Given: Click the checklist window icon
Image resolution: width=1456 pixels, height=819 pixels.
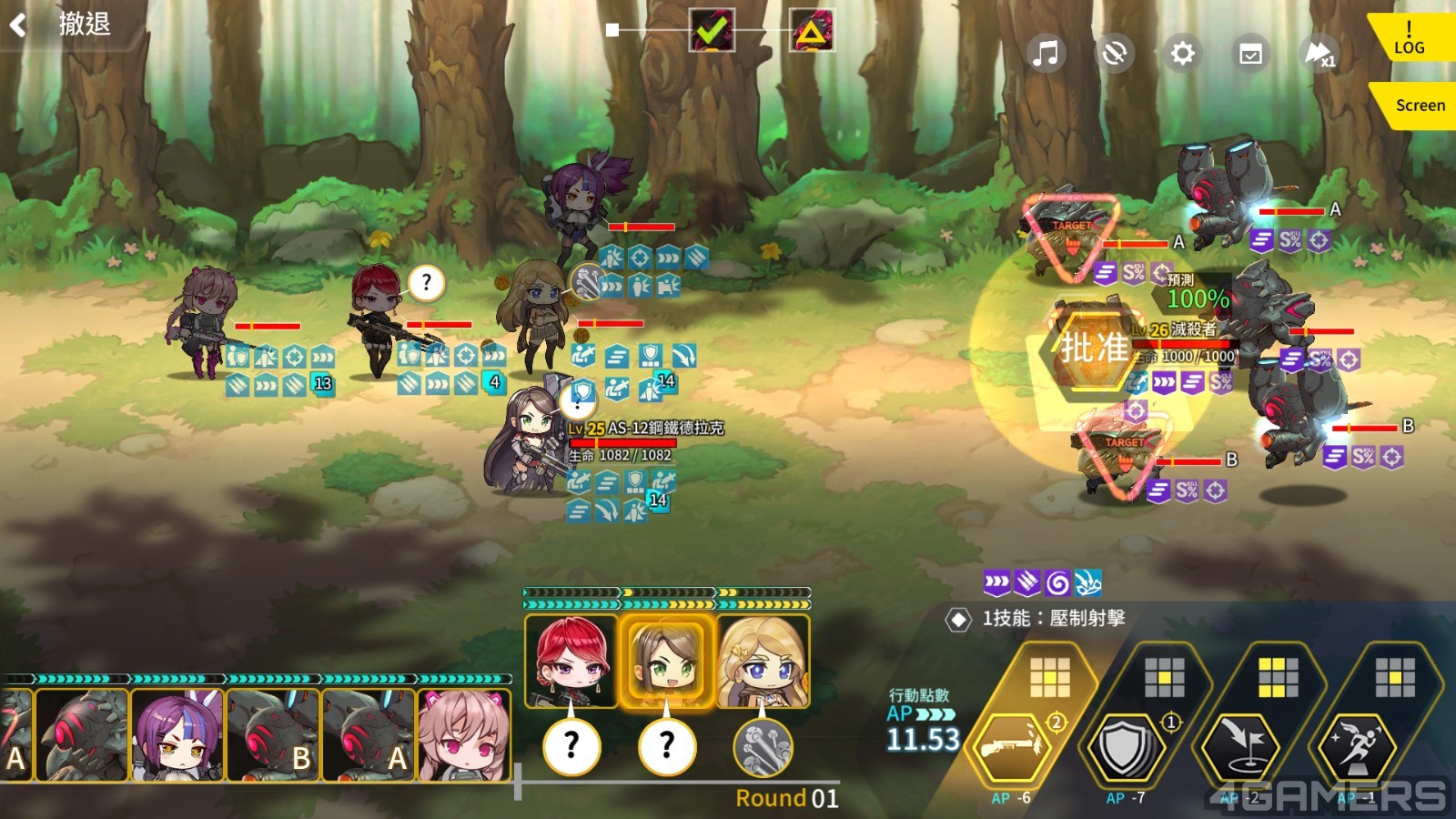Looking at the screenshot, I should click(x=1250, y=54).
